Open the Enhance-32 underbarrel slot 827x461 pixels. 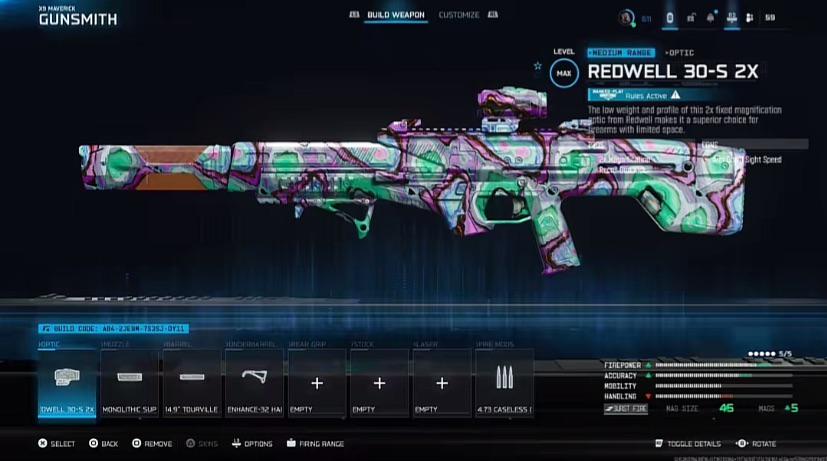[x=254, y=384]
